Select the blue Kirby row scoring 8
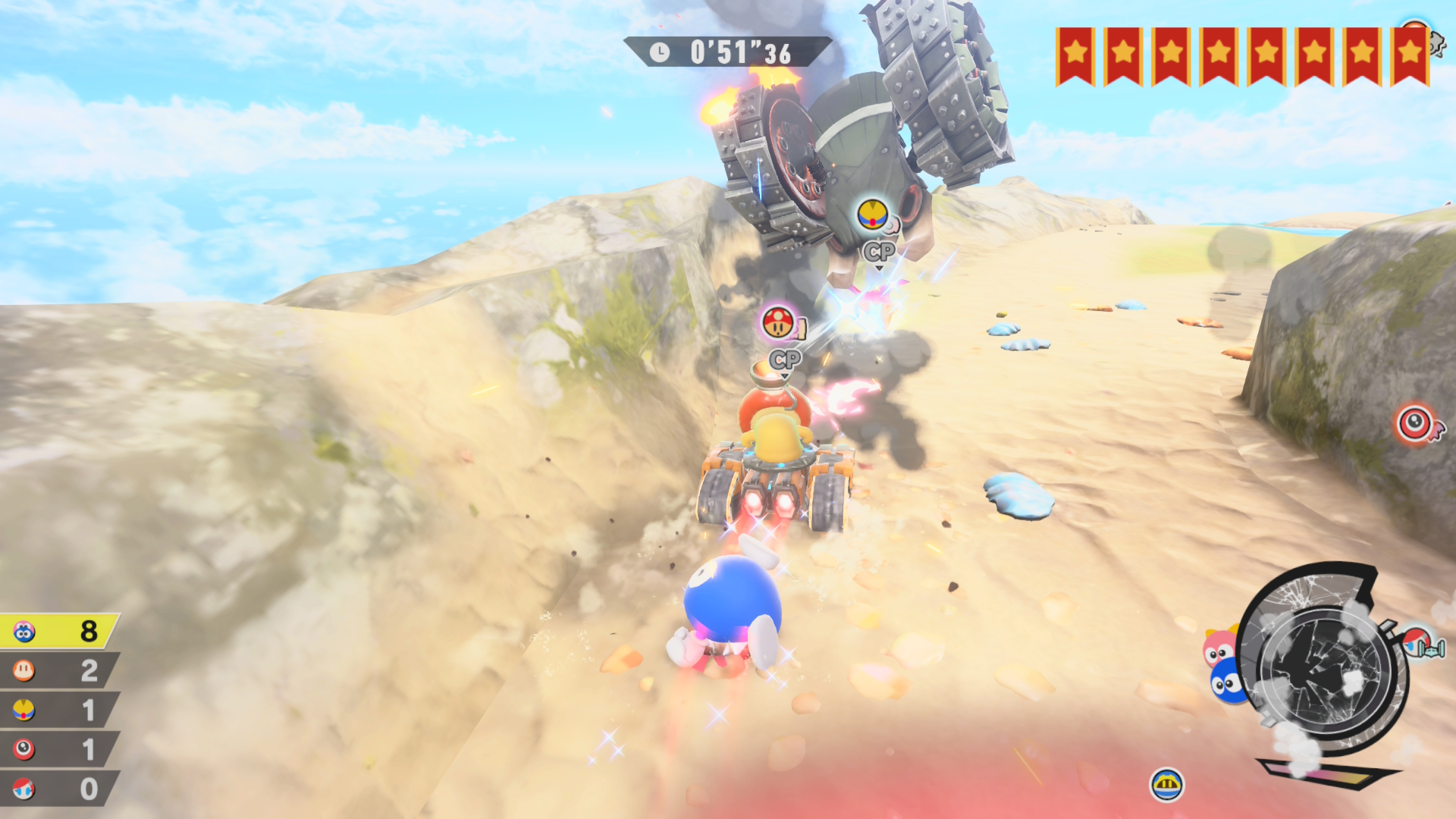 59,631
